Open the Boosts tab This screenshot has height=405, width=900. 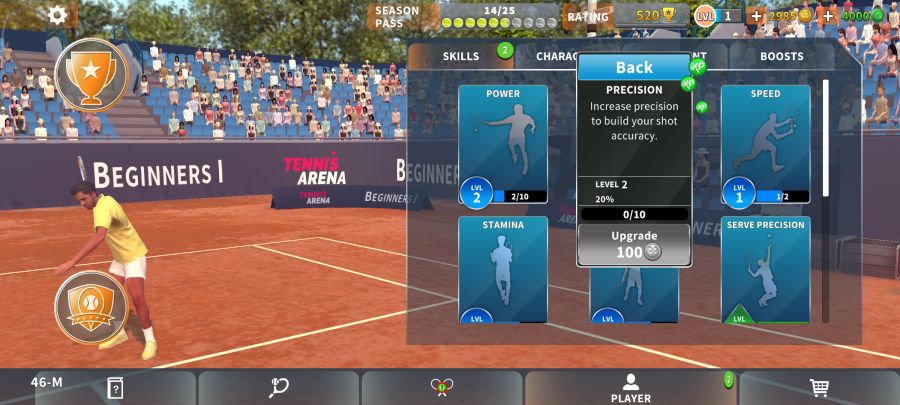(781, 56)
